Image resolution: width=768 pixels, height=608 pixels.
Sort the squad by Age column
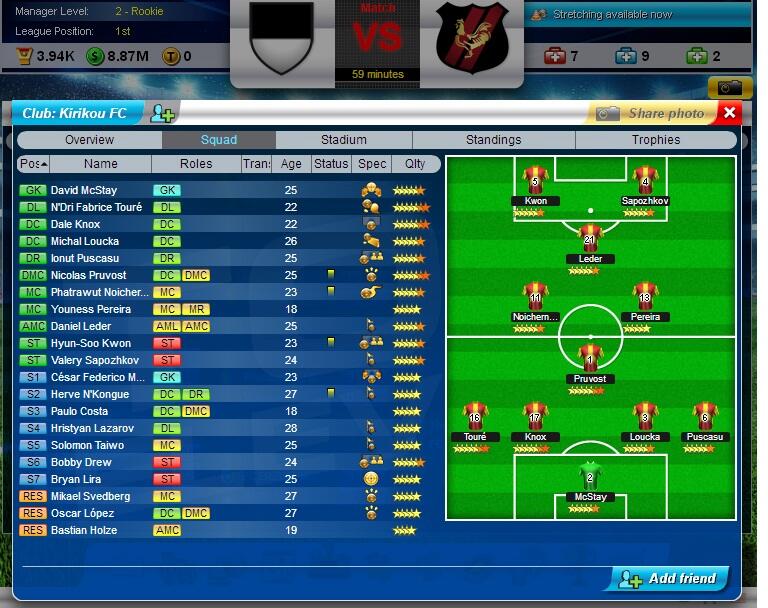pos(291,164)
